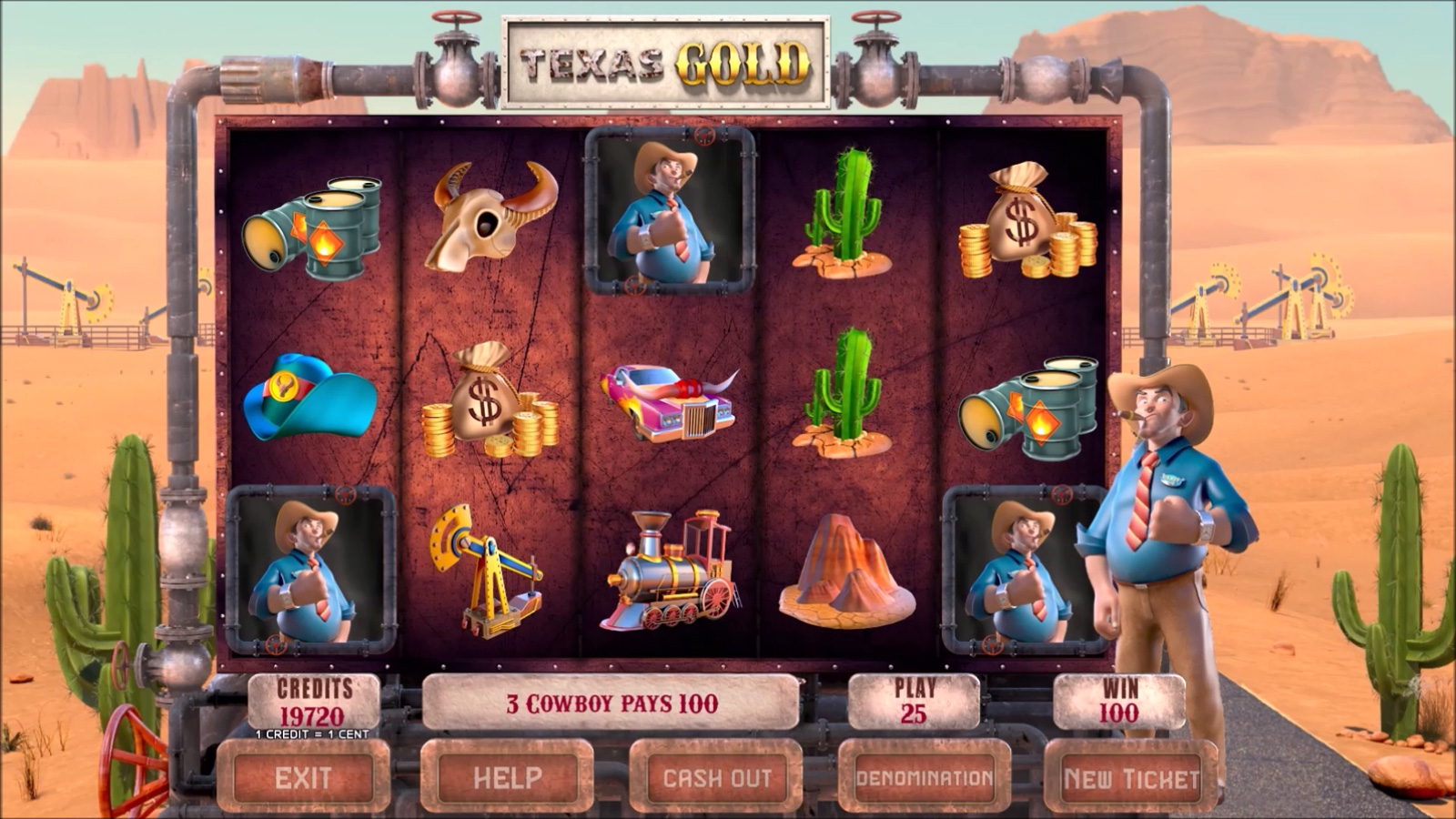Cash out your credits
This screenshot has width=1456, height=819.
[716, 778]
